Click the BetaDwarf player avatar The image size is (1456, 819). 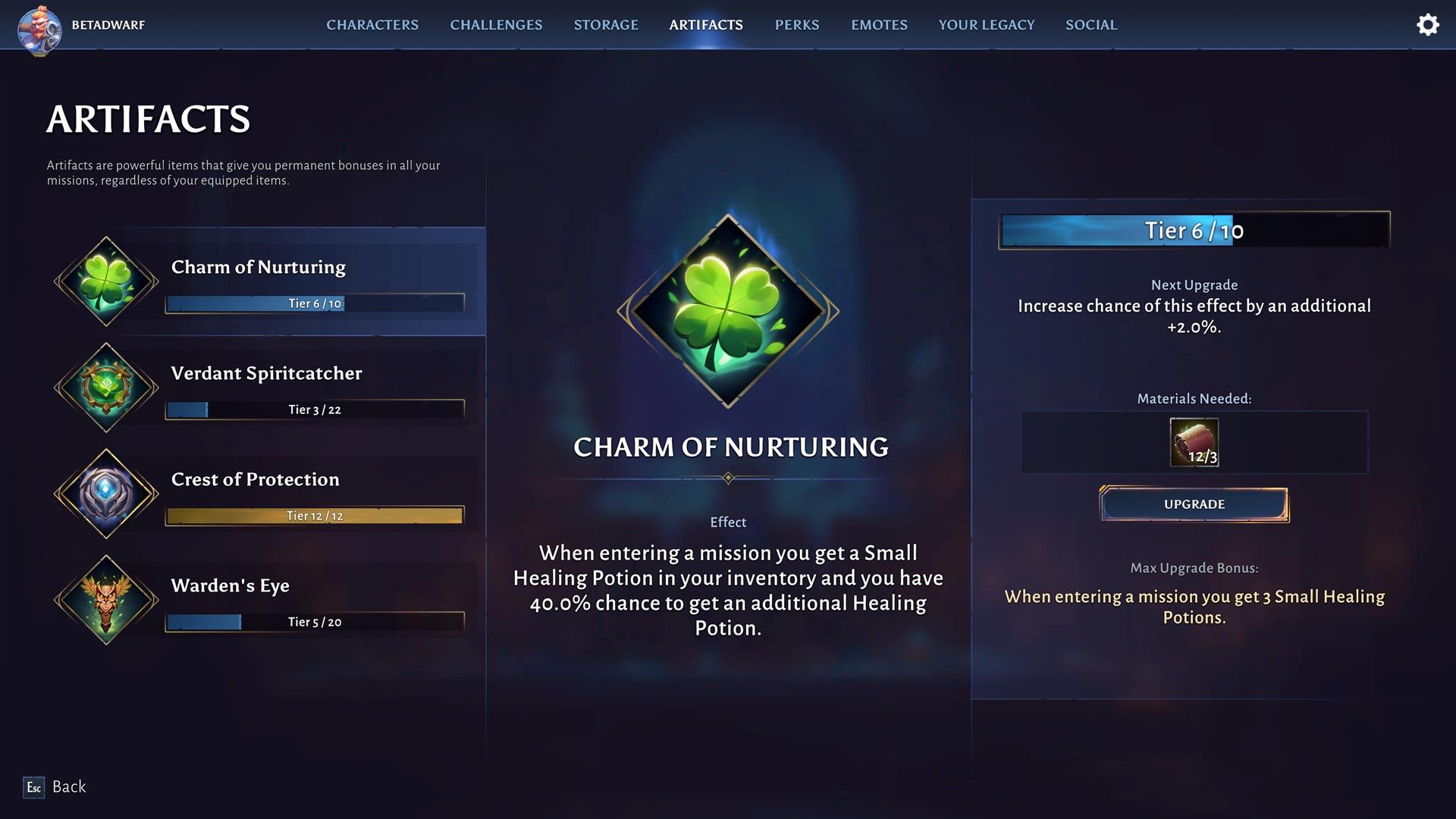click(39, 29)
